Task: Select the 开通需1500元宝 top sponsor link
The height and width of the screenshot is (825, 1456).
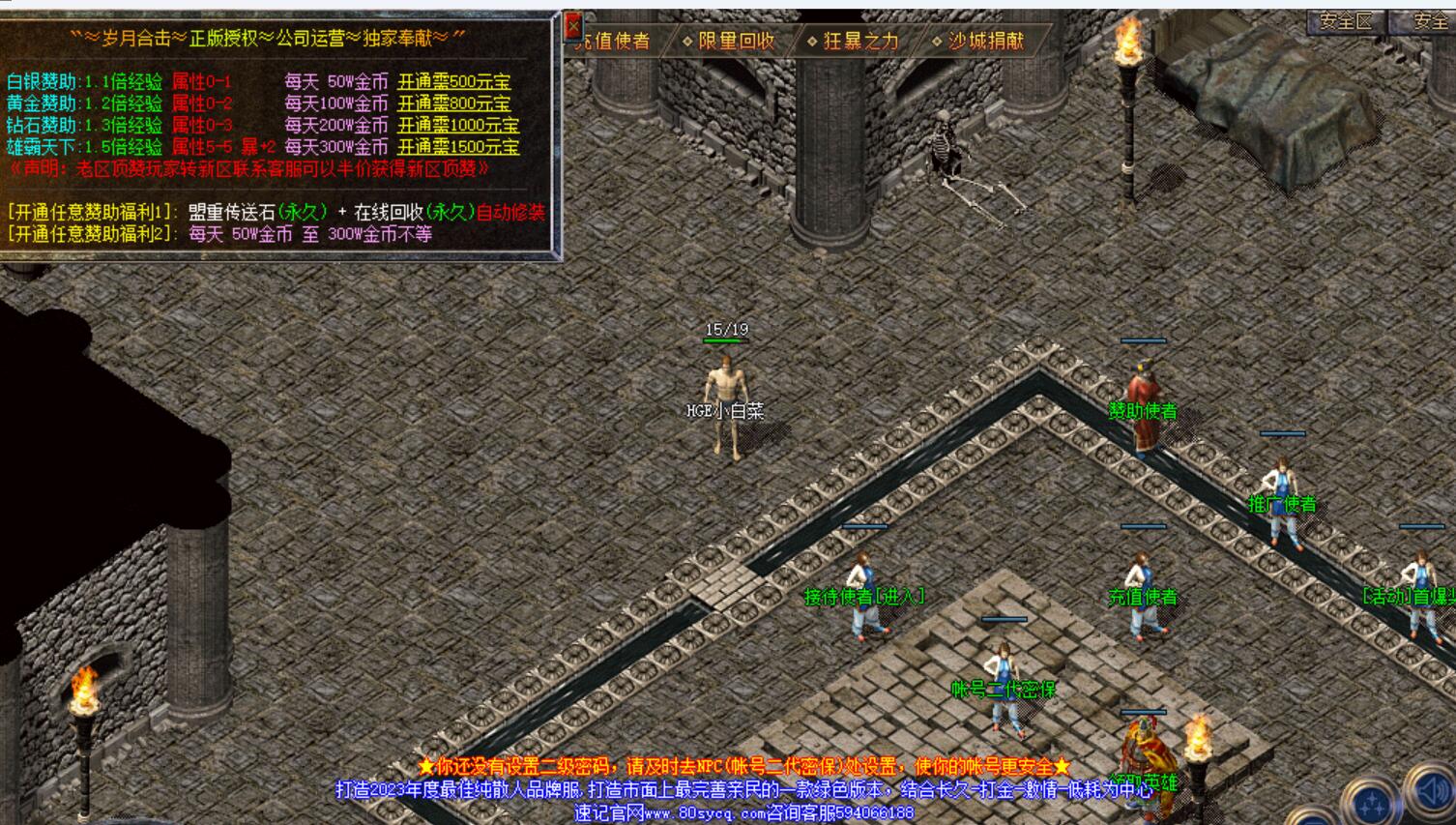Action: [x=457, y=147]
